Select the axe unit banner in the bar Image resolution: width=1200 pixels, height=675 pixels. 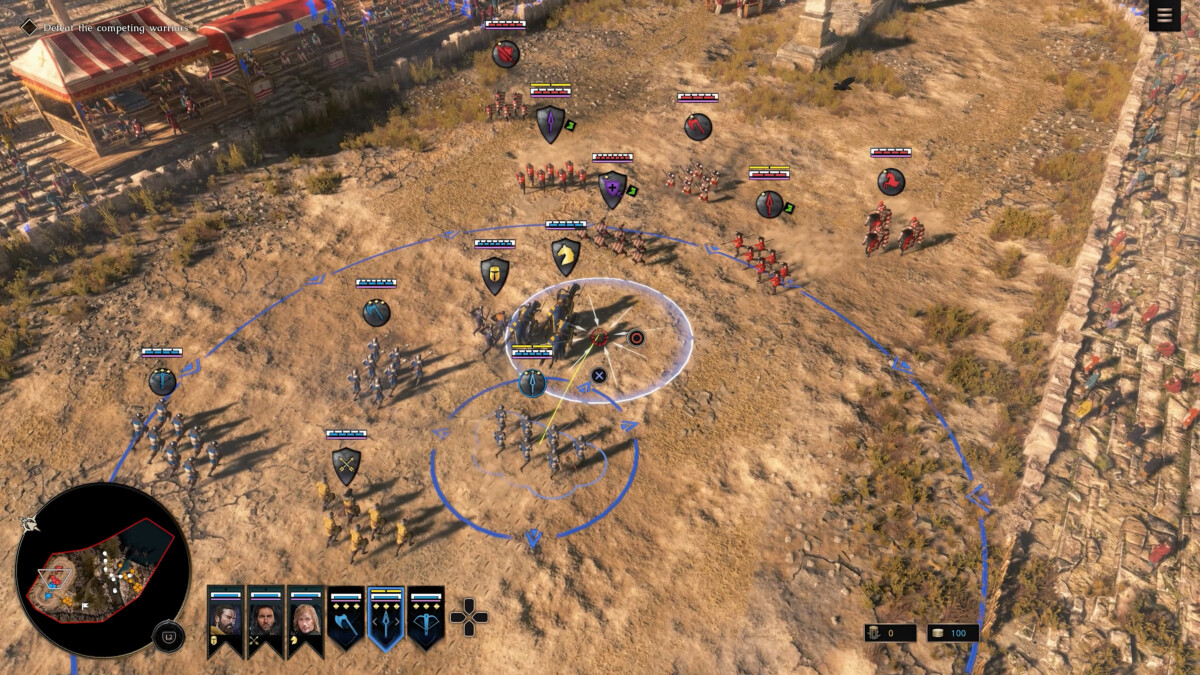click(345, 620)
